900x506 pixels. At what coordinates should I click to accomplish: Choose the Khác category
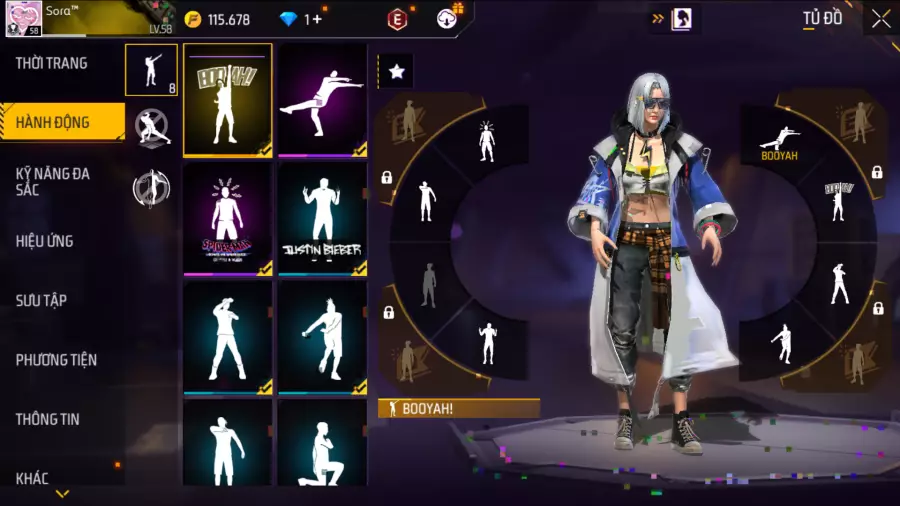[x=33, y=478]
